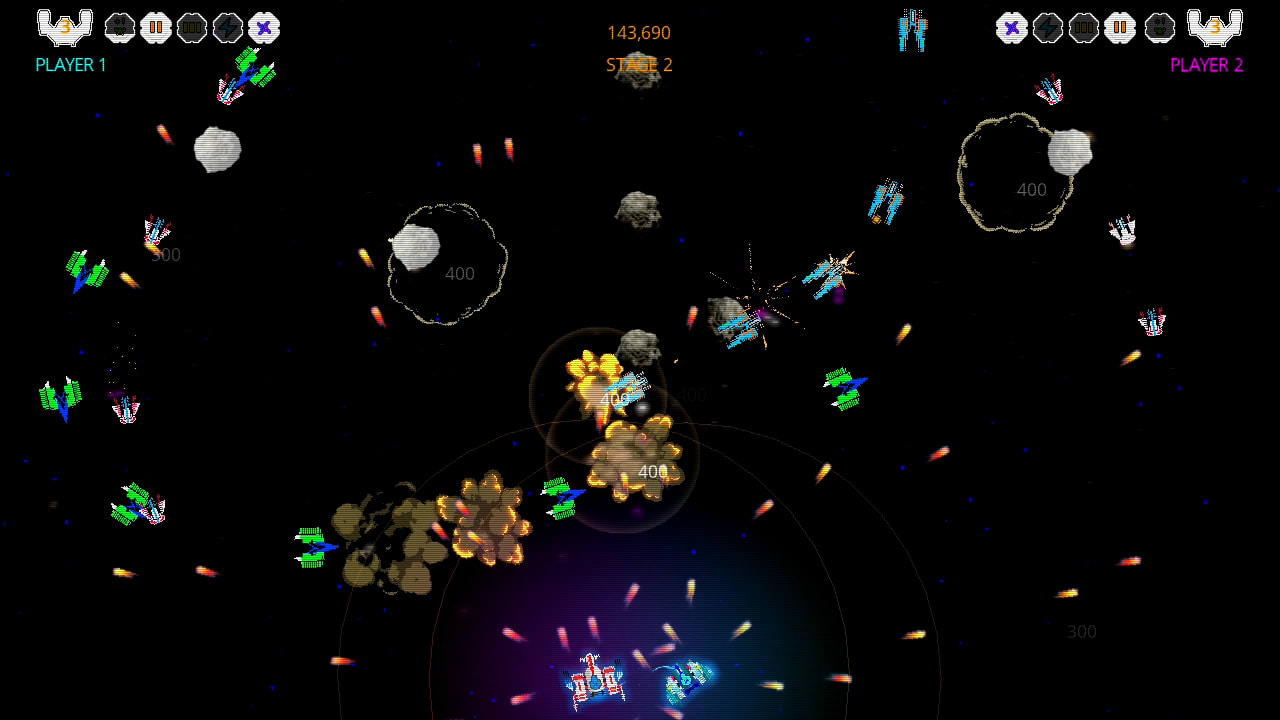
Task: Click Player 2's triple-bar power-up icon
Action: 1083,27
